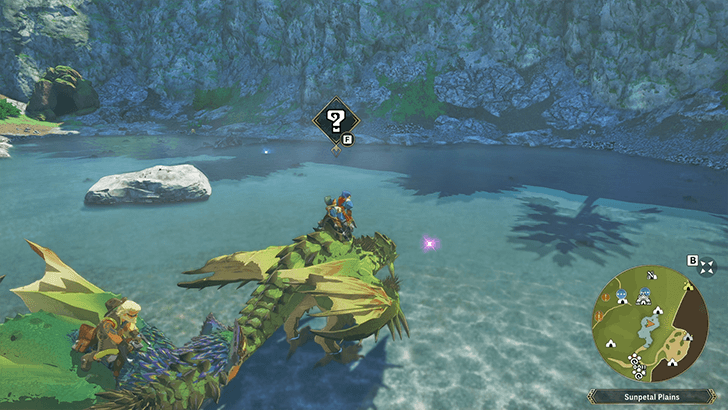
Task: Click the Sunpetal Plains location banner
Action: 657,396
